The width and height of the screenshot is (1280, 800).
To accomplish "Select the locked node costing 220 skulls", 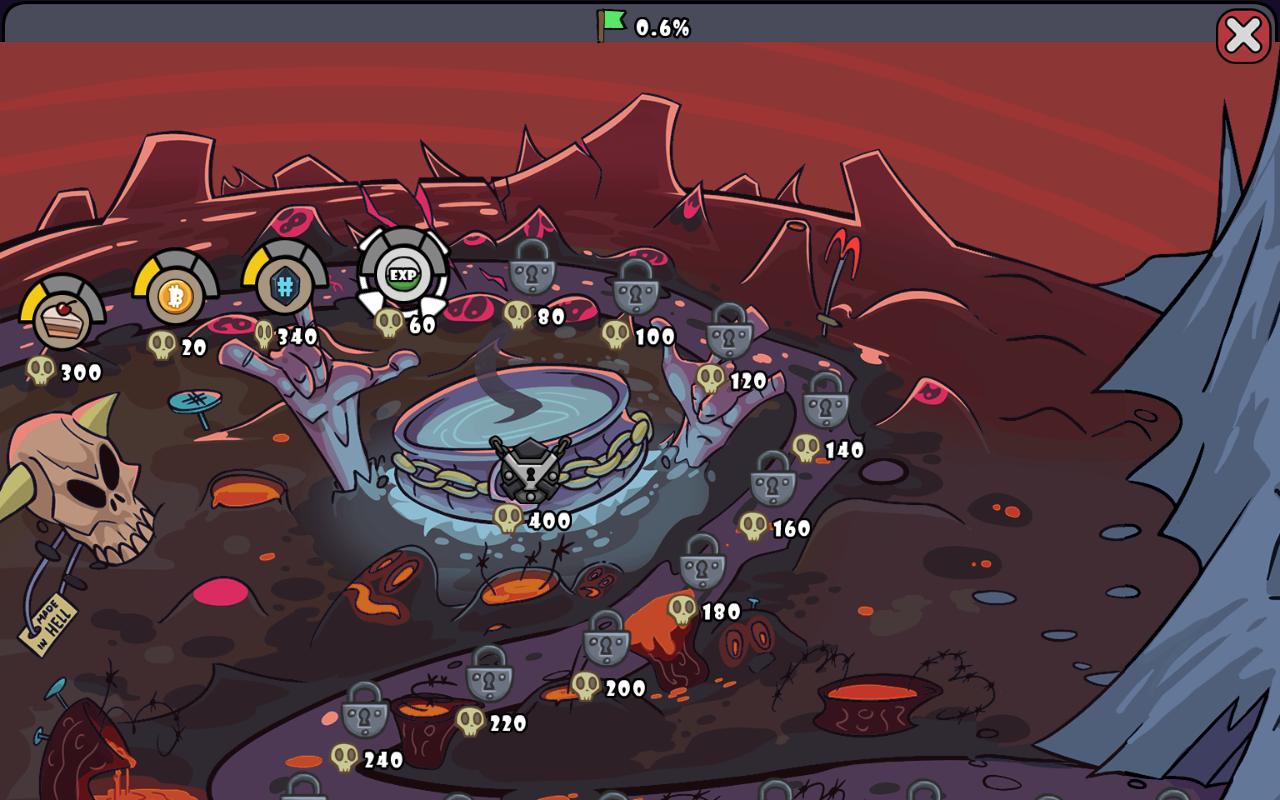I will (489, 675).
